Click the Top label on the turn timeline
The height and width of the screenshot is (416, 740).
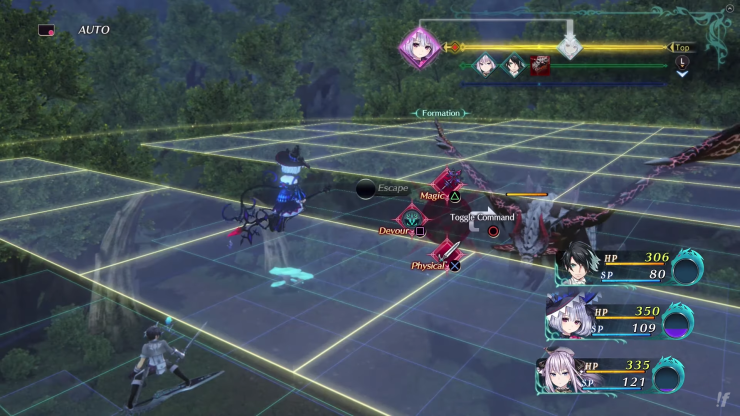(x=682, y=47)
